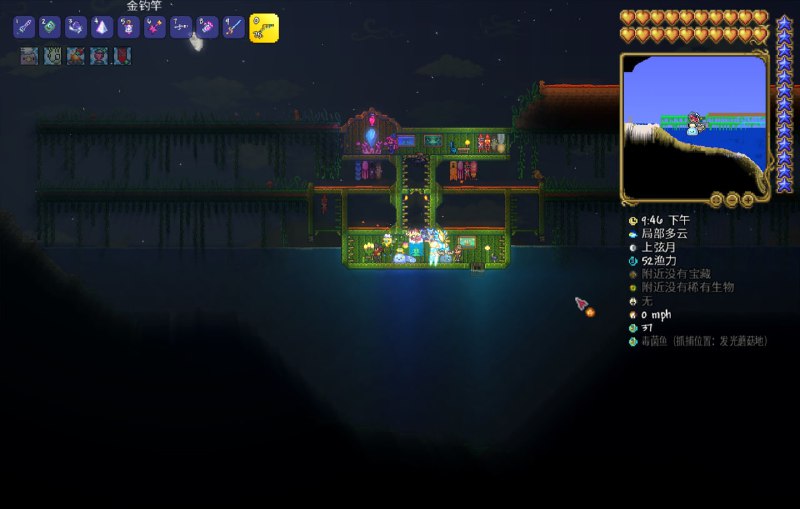Image resolution: width=800 pixels, height=509 pixels.
Task: Click the red banner buff icon
Action: (121, 56)
